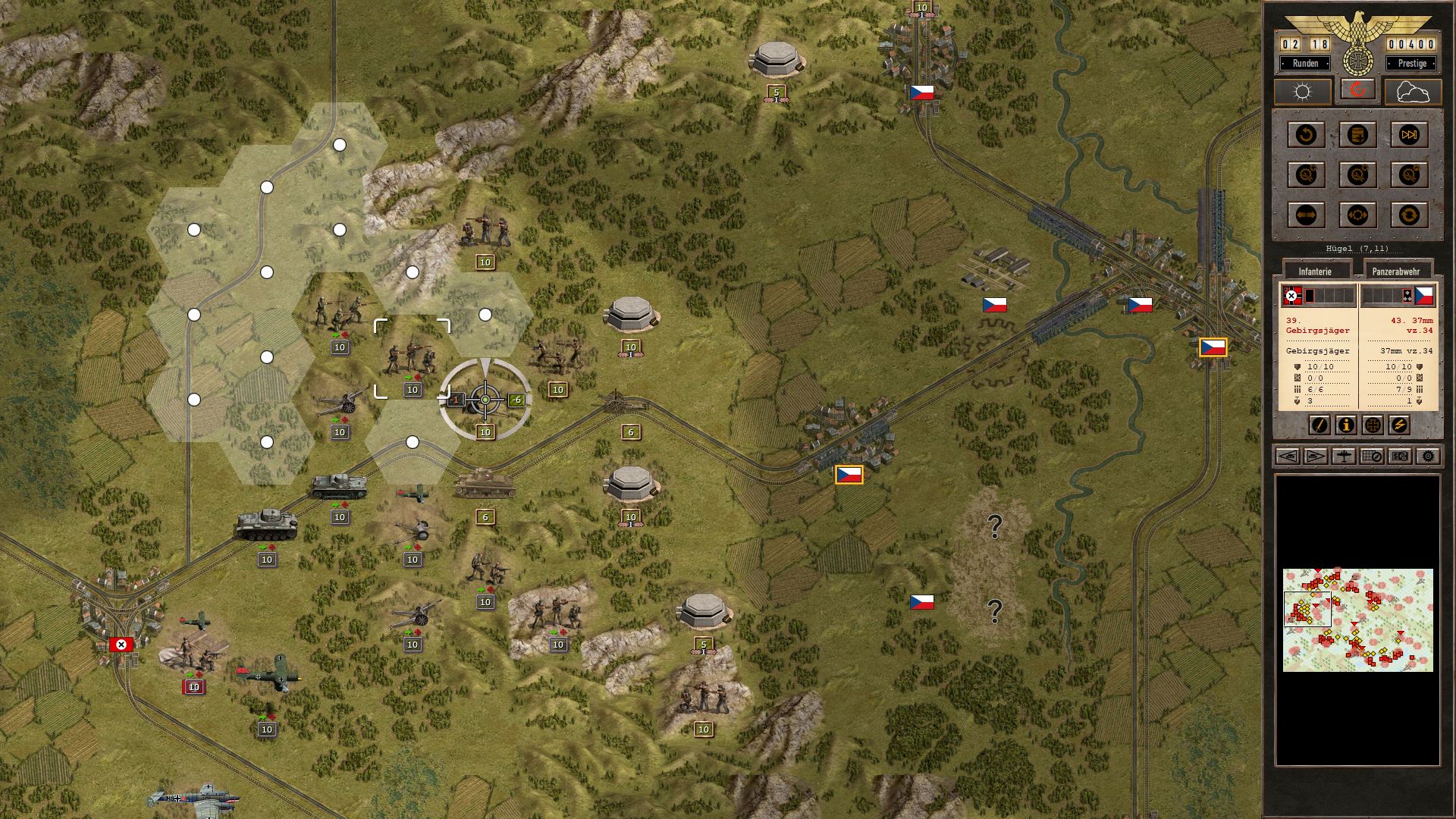The height and width of the screenshot is (819, 1456).
Task: Click the double-arrow move button
Action: [1306, 215]
